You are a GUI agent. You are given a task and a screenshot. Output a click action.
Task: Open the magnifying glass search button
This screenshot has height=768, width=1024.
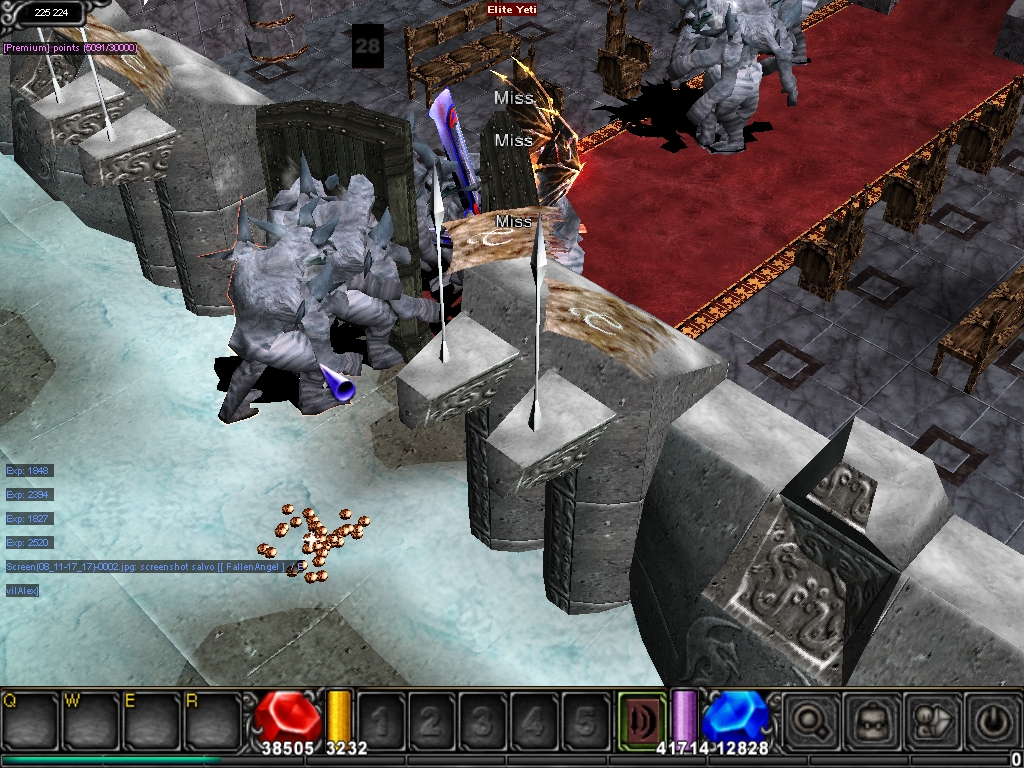[x=809, y=718]
